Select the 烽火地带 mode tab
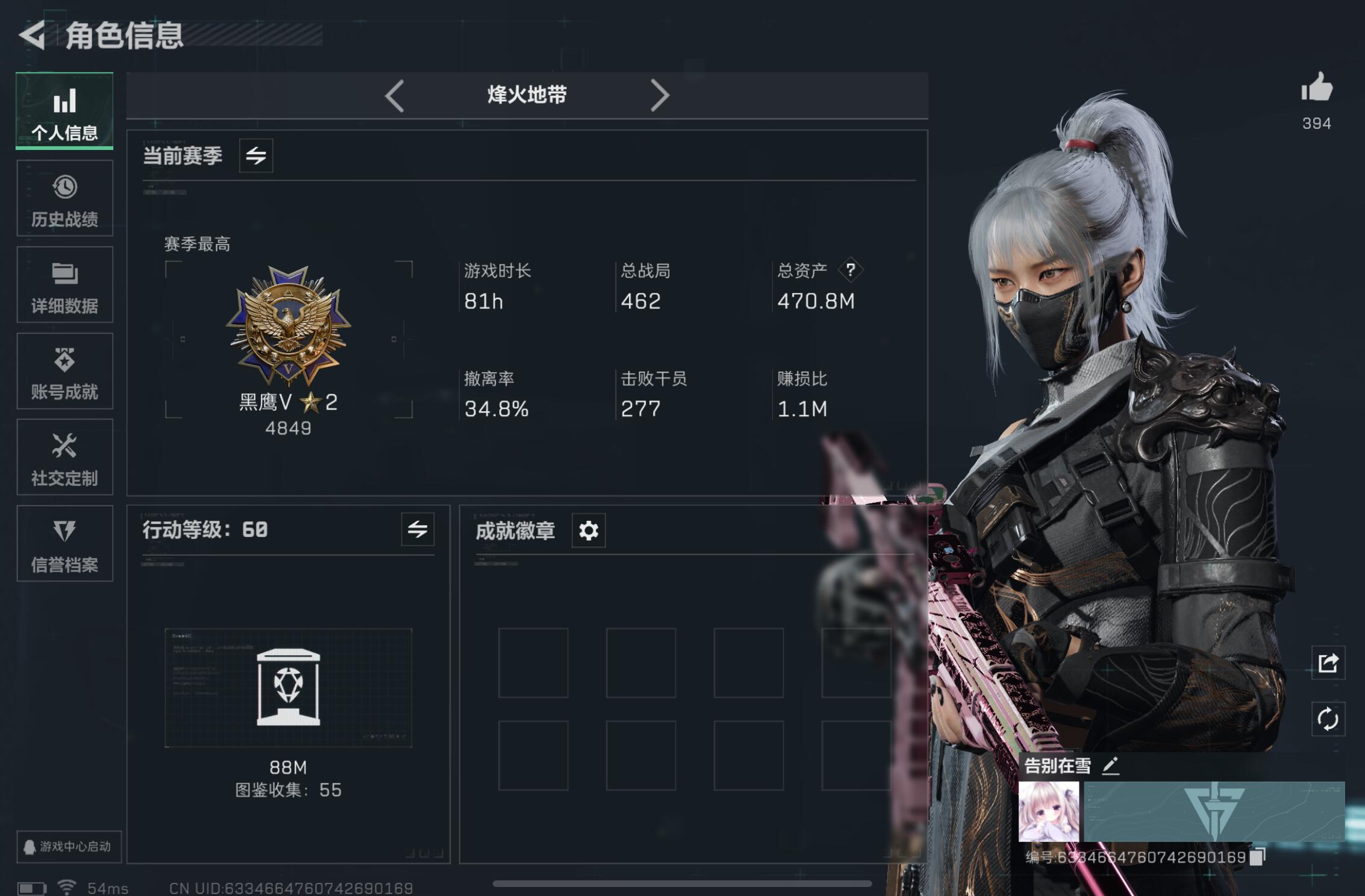This screenshot has width=1365, height=896. click(x=526, y=95)
